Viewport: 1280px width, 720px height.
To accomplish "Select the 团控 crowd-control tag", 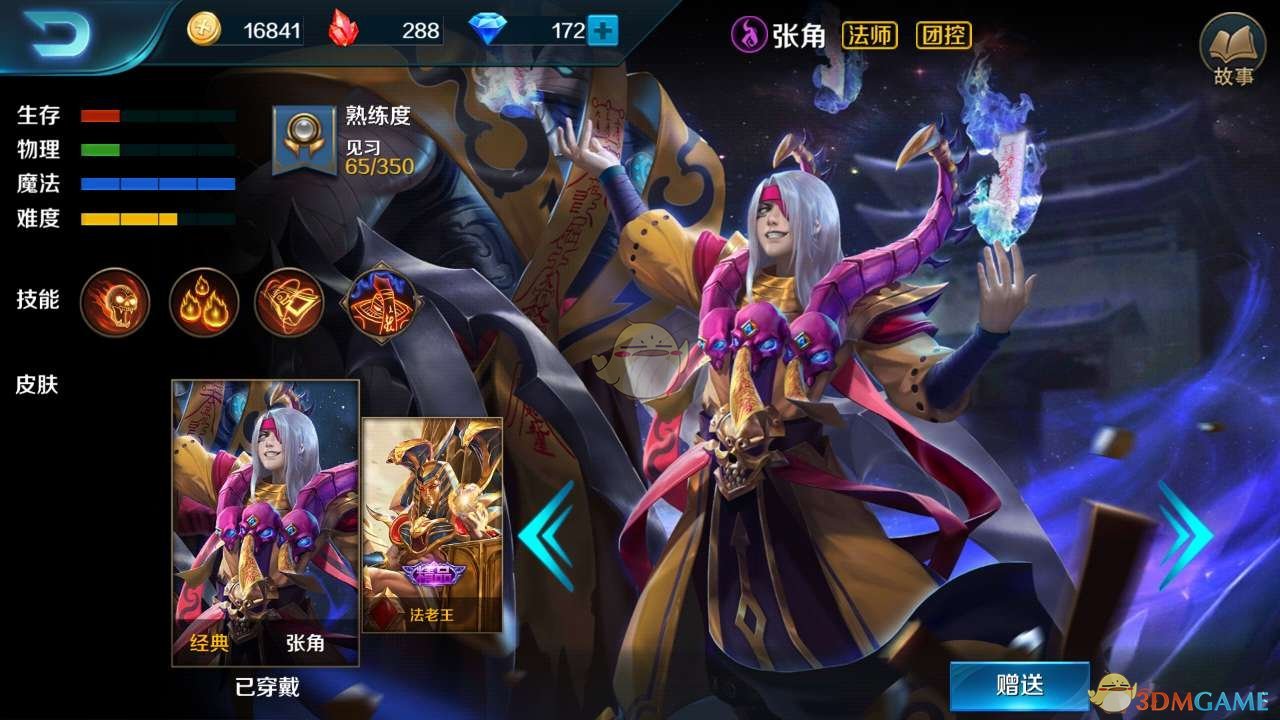I will (946, 35).
